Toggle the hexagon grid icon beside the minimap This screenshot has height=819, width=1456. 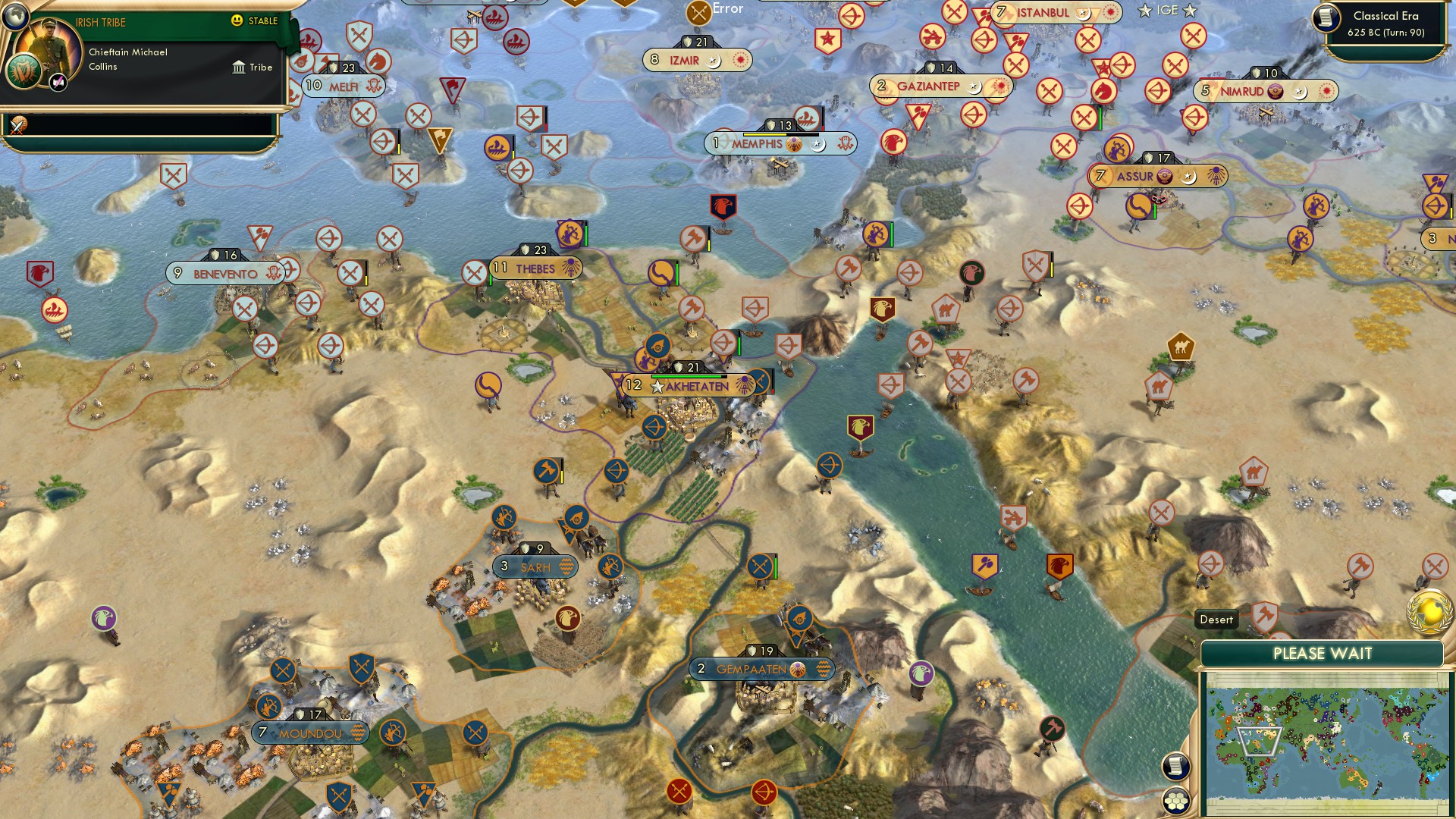[x=1175, y=798]
